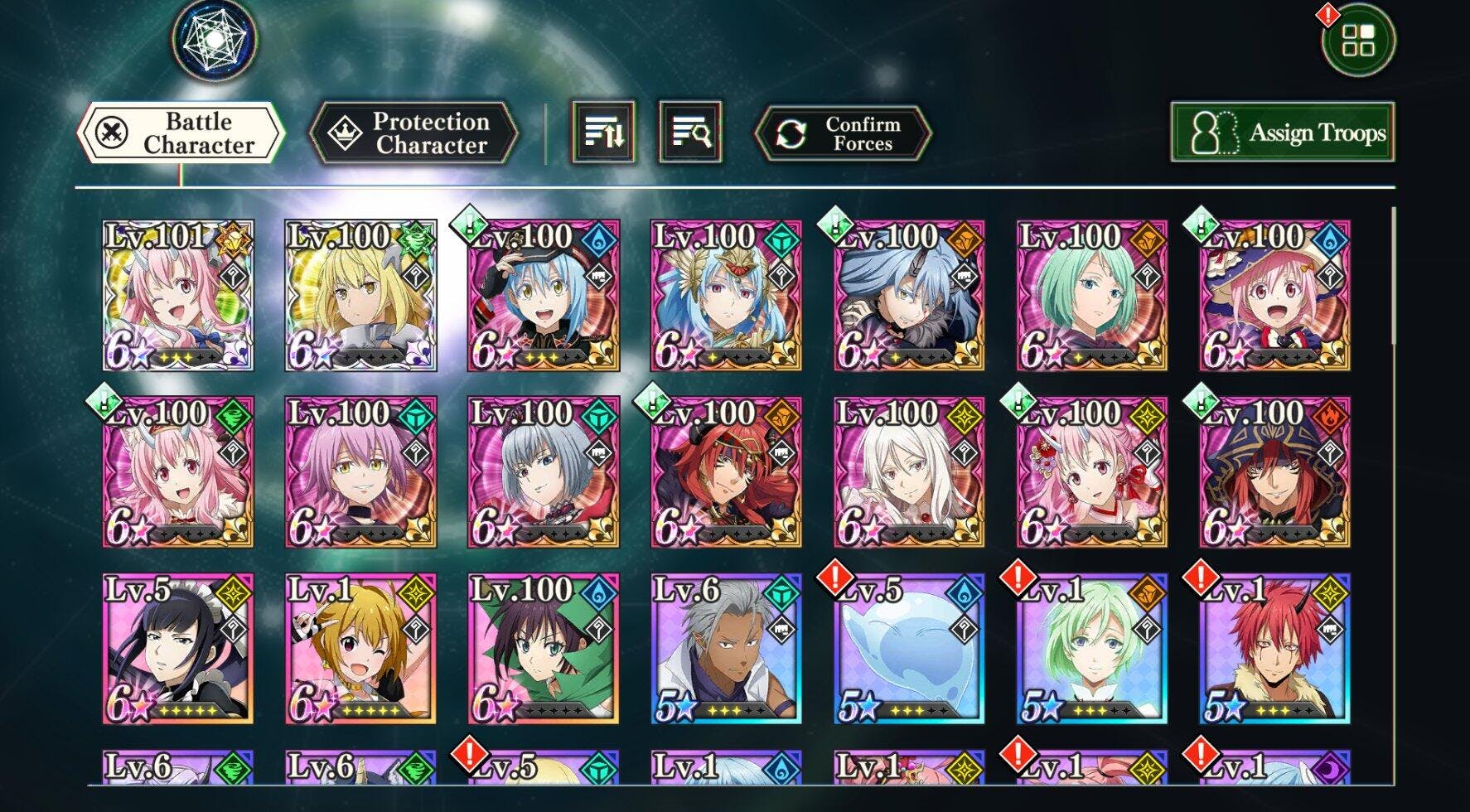Select the blue slime Lv.5 card
Viewport: 1470px width, 812px height.
tap(909, 649)
